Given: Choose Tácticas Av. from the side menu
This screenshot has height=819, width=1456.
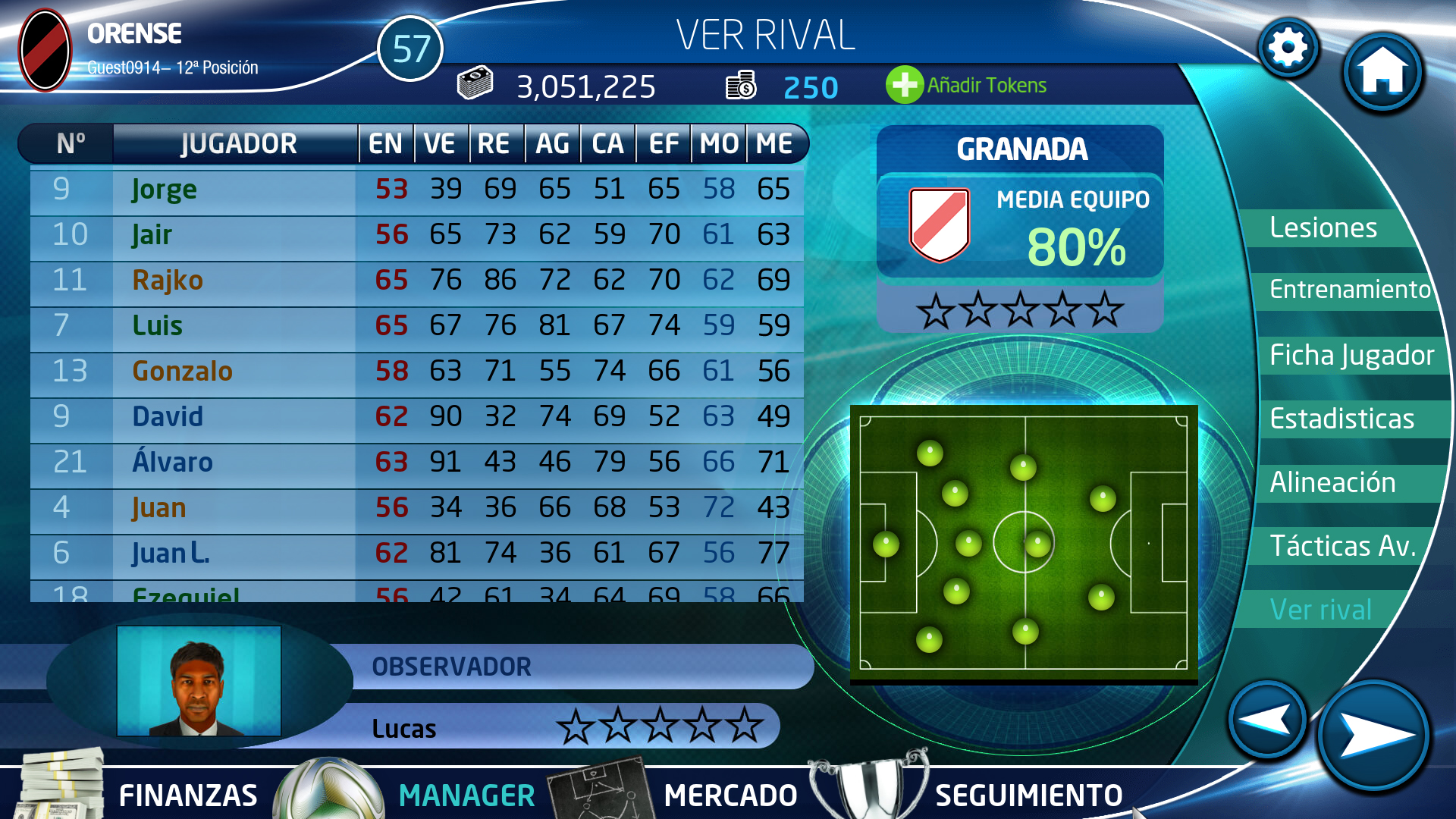Looking at the screenshot, I should [1342, 546].
